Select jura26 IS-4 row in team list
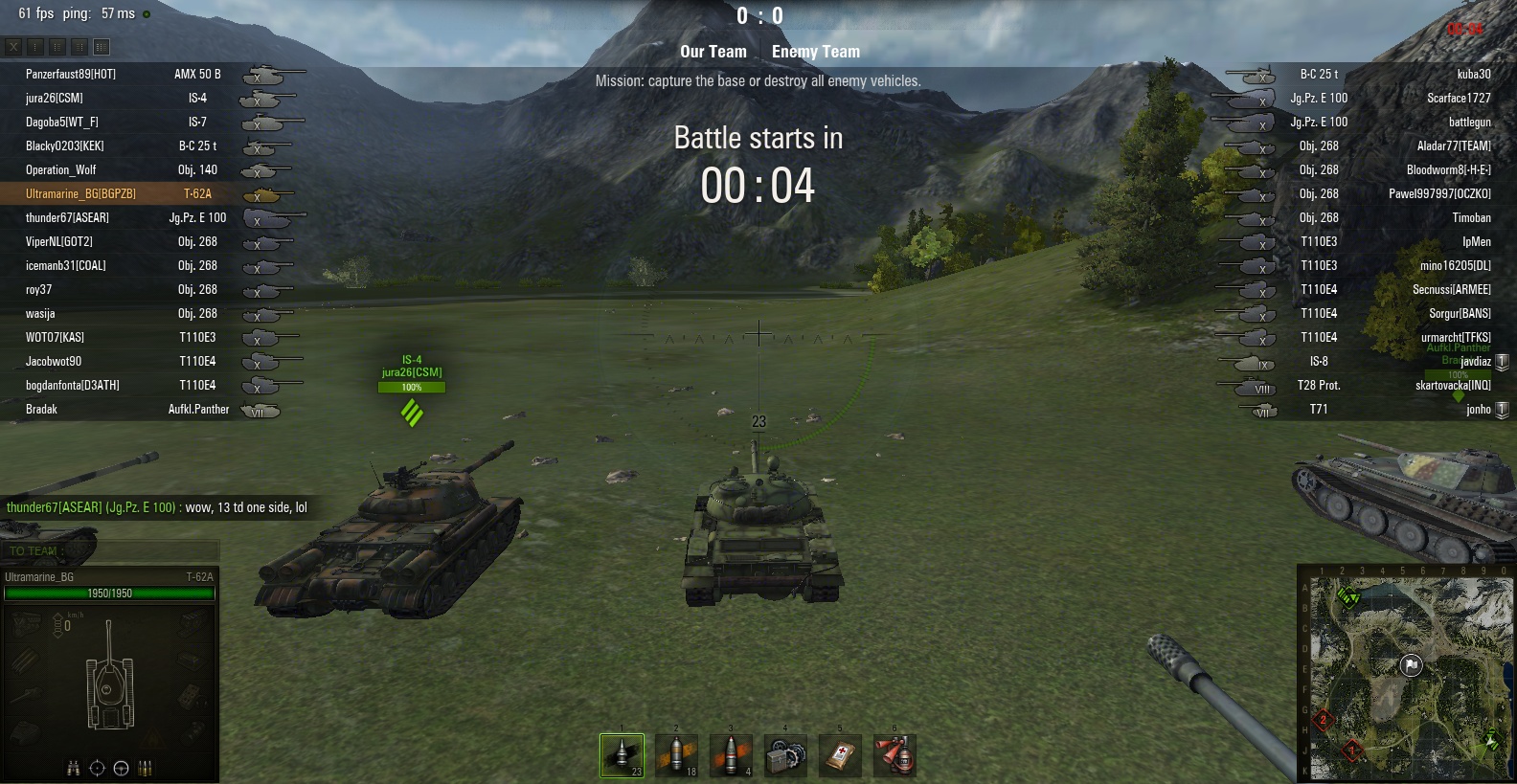1517x784 pixels. pyautogui.click(x=54, y=98)
